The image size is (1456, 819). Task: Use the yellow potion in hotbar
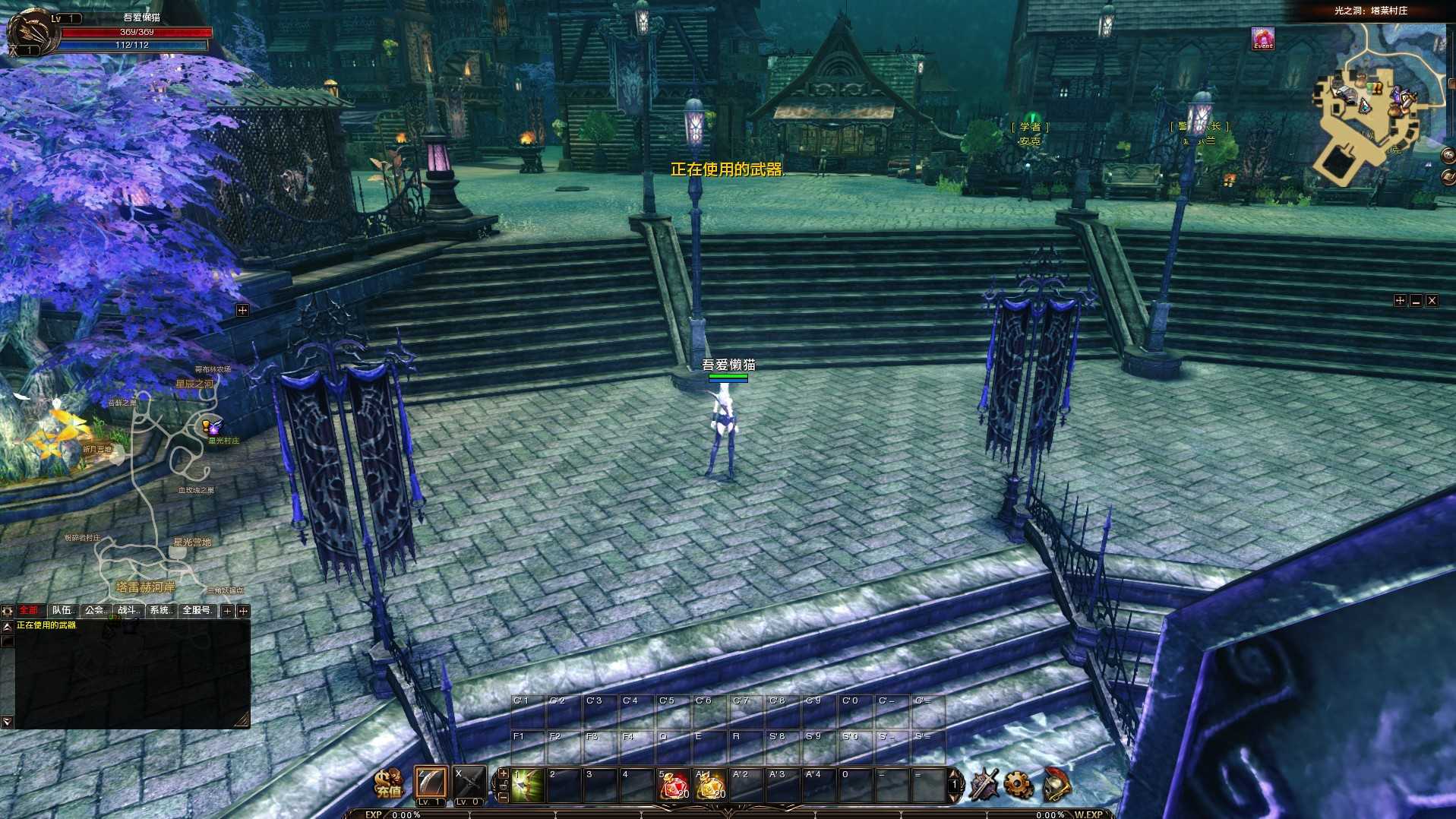[710, 786]
